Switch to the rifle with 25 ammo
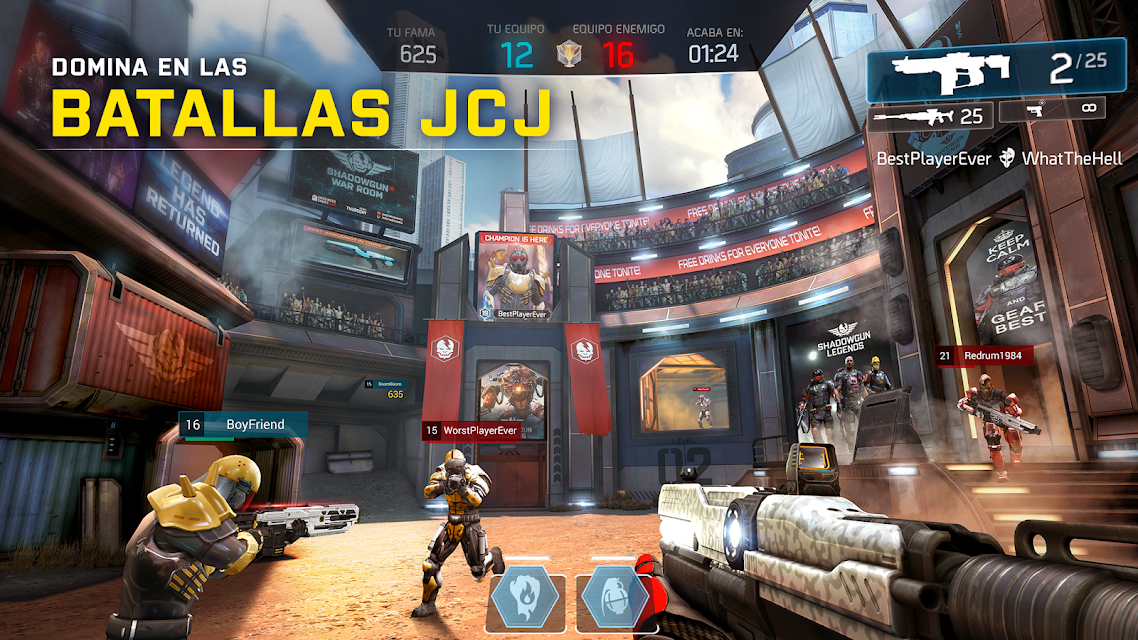1138x640 pixels. tap(930, 117)
